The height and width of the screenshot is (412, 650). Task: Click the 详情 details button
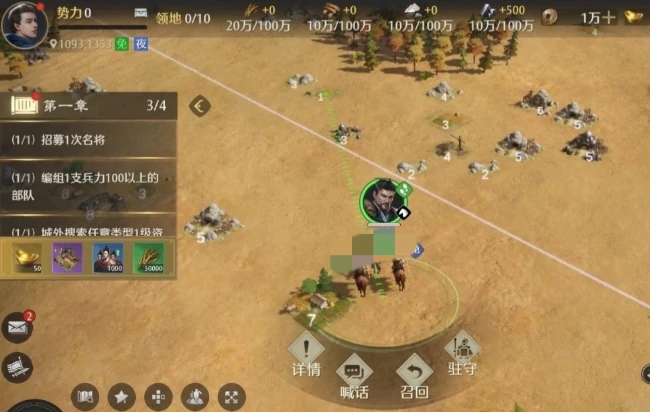(x=306, y=353)
